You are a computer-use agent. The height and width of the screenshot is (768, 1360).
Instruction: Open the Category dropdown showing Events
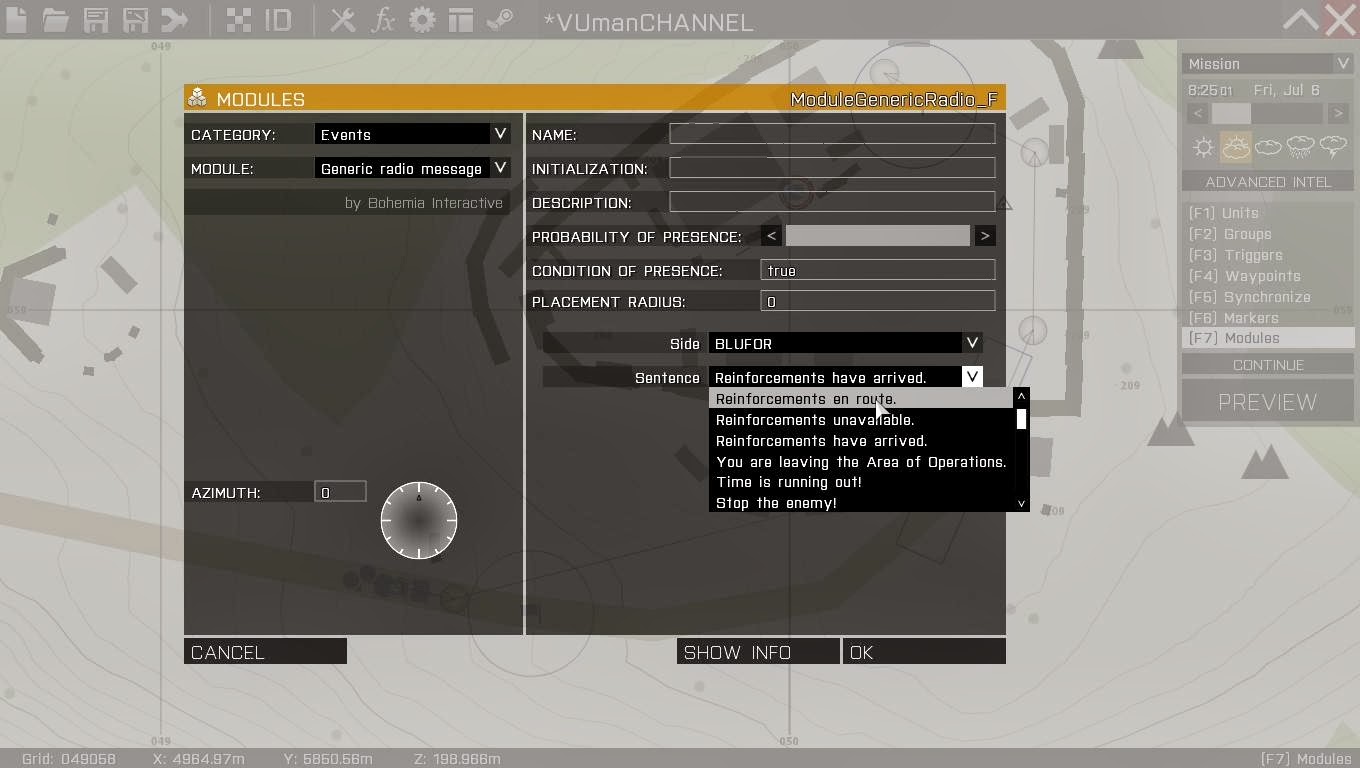click(x=411, y=133)
